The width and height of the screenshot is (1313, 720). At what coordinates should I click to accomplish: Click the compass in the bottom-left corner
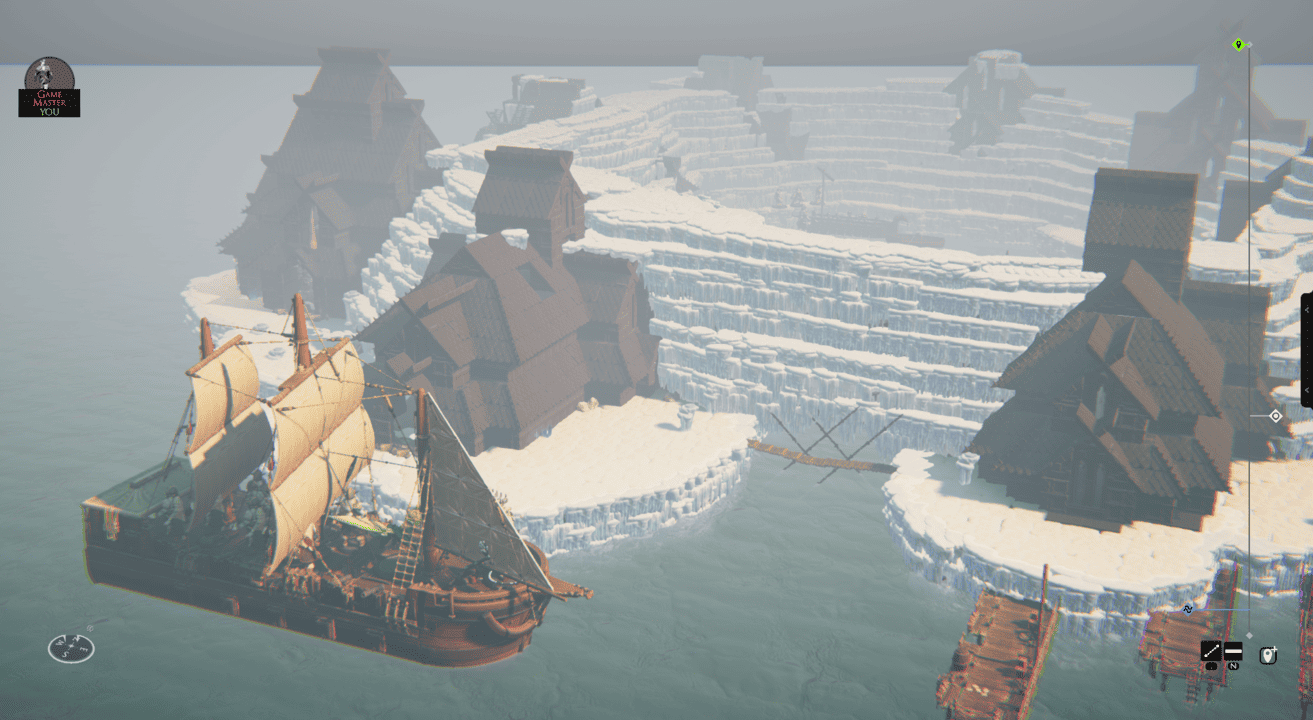[71, 647]
